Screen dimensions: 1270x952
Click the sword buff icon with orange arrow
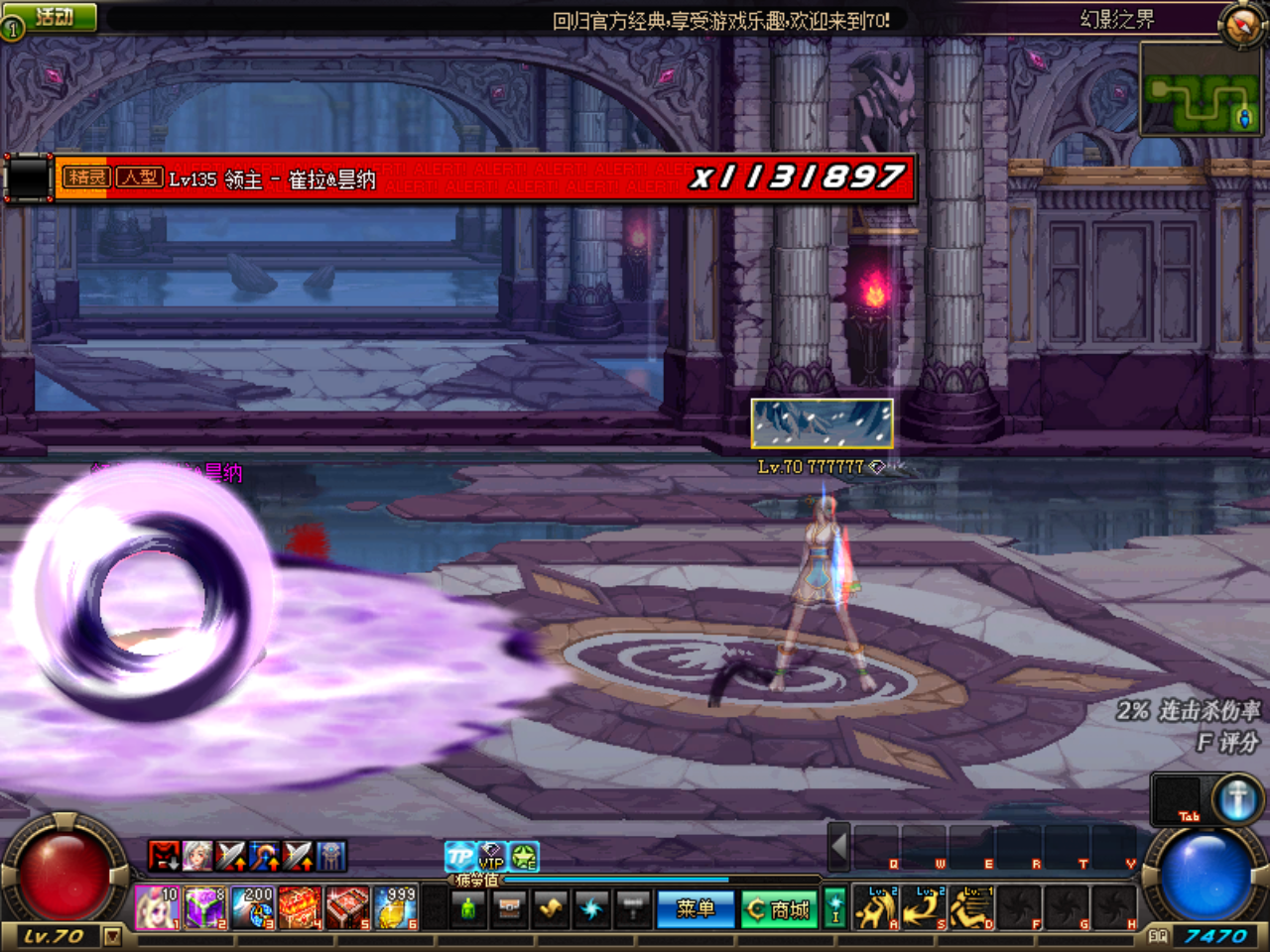click(x=230, y=856)
